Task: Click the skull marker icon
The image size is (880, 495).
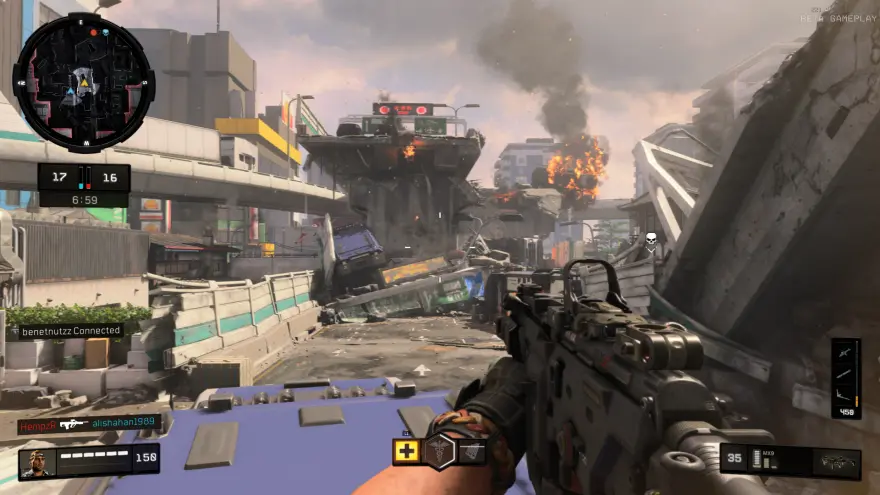Action: (650, 240)
